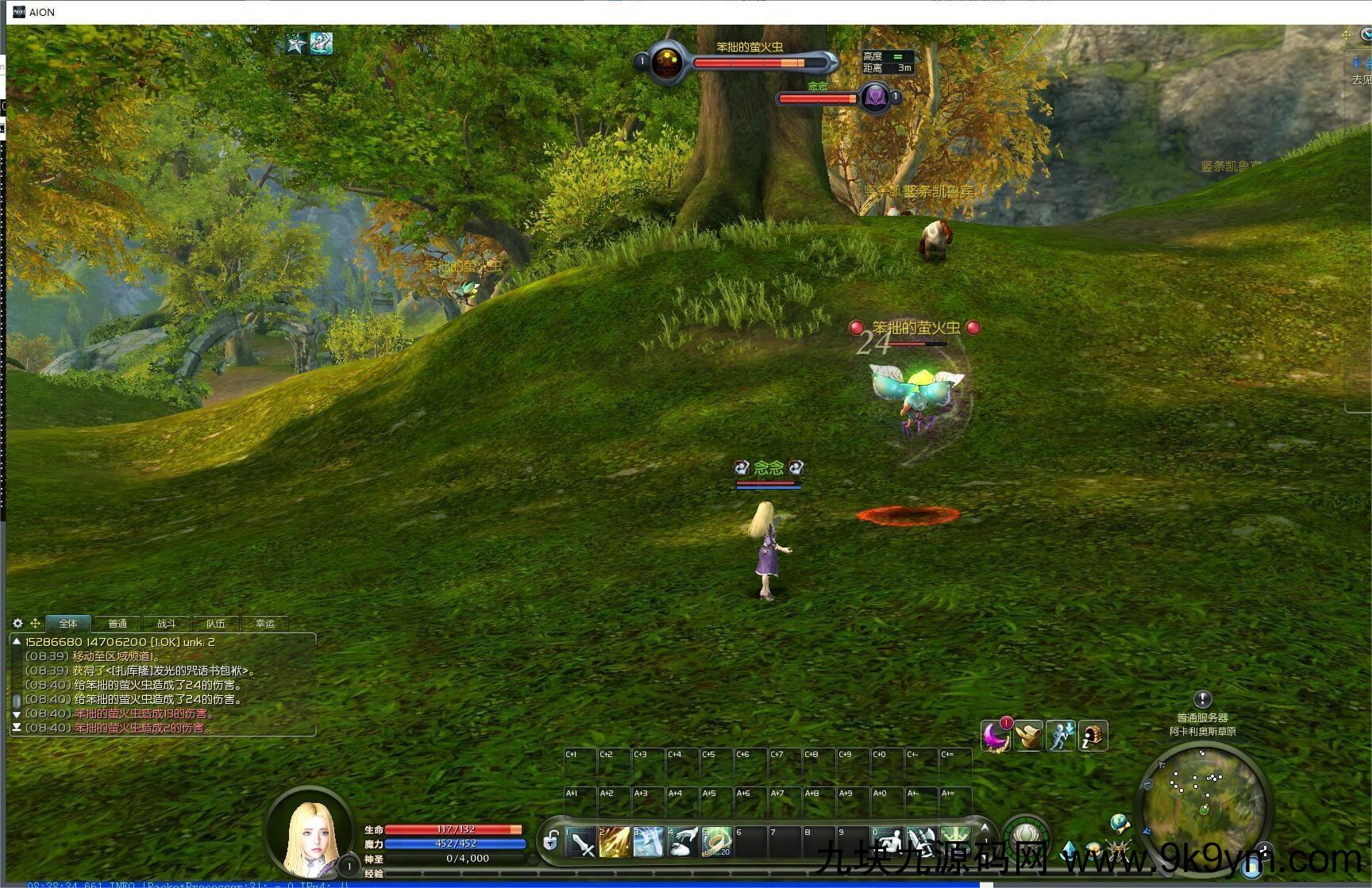Click the purple crescent moon notification icon
Image resolution: width=1372 pixels, height=888 pixels.
tap(995, 736)
